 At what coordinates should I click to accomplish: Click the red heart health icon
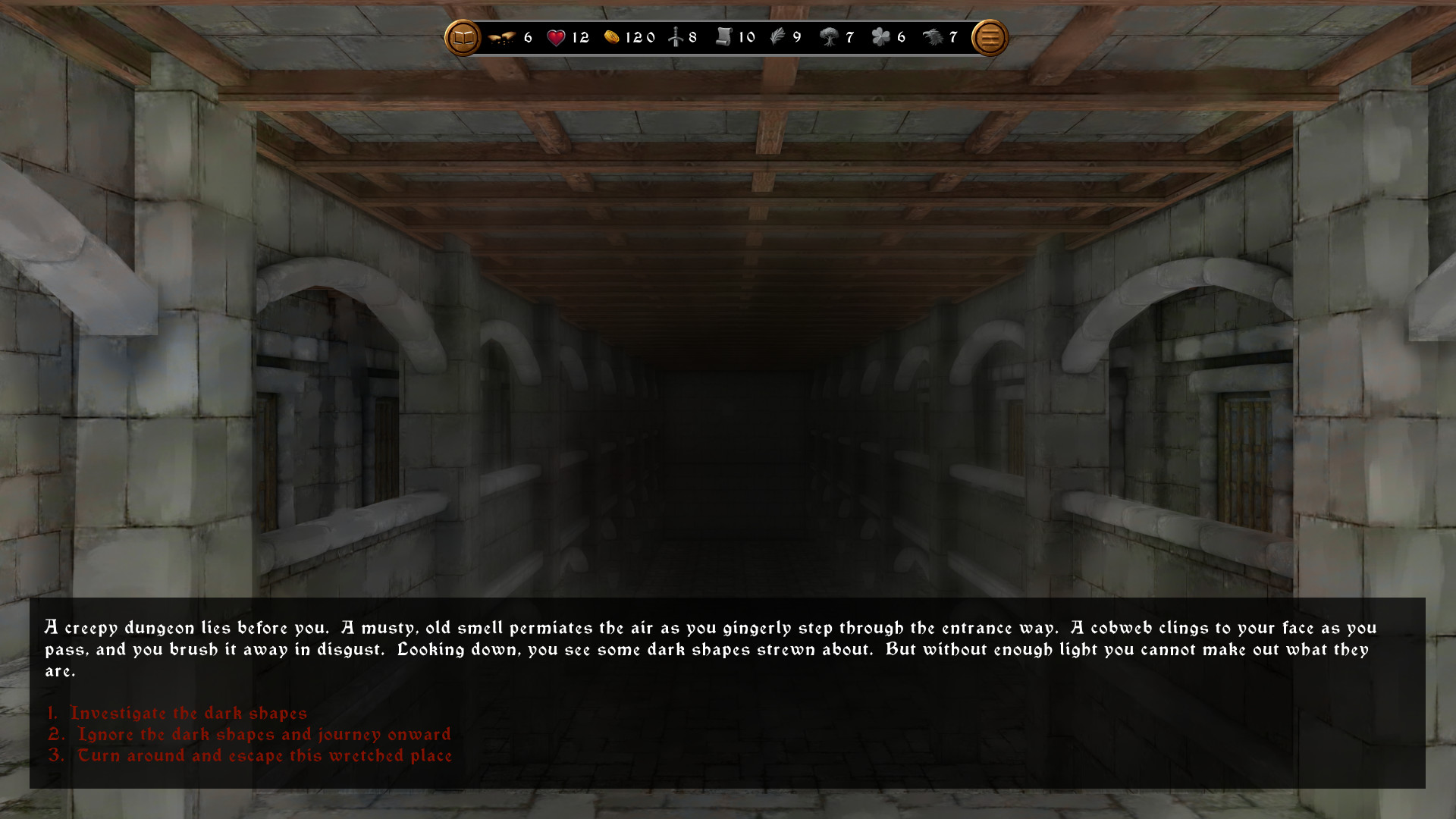click(x=557, y=36)
